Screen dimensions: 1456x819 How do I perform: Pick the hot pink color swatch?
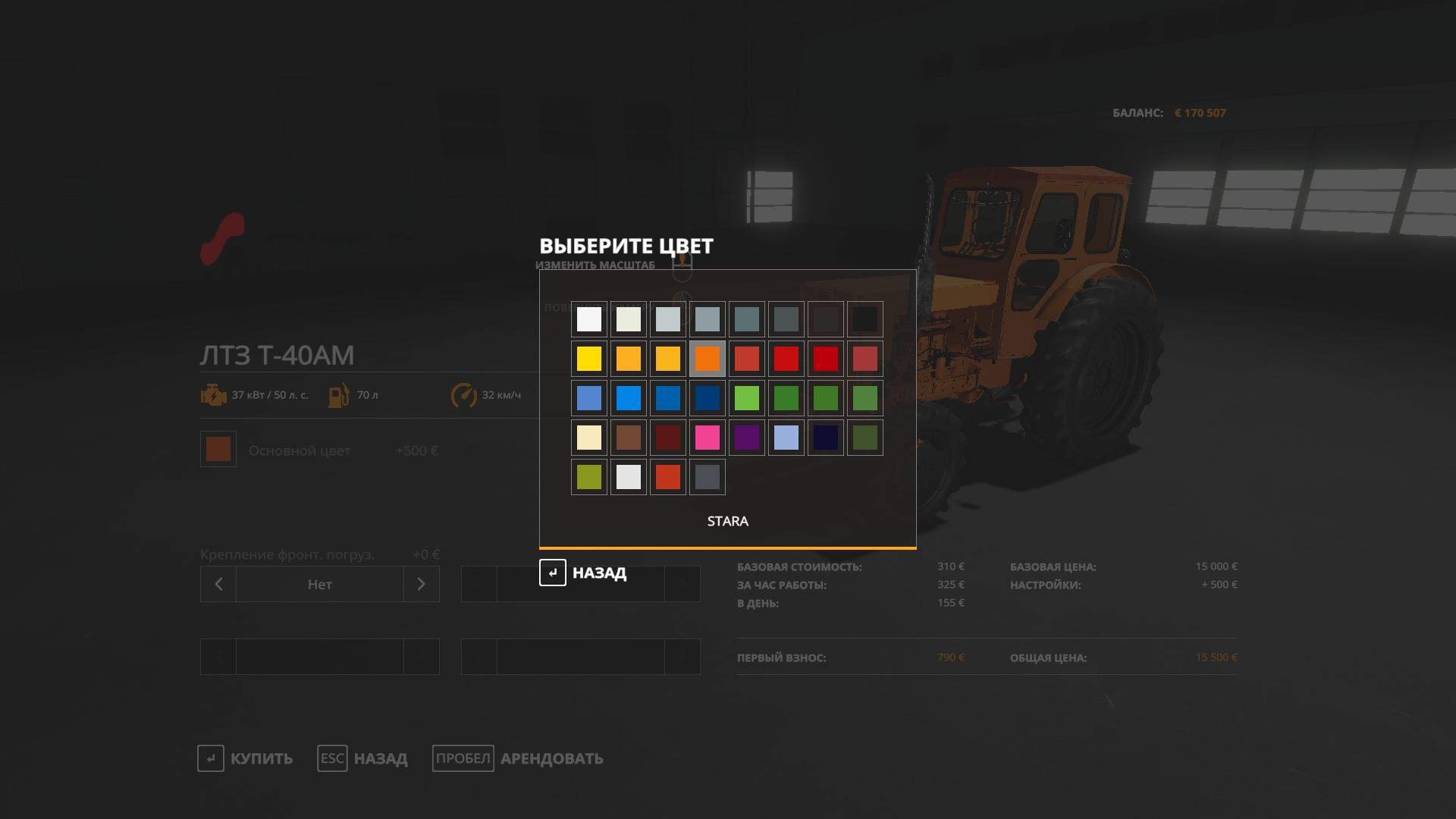[x=708, y=438]
